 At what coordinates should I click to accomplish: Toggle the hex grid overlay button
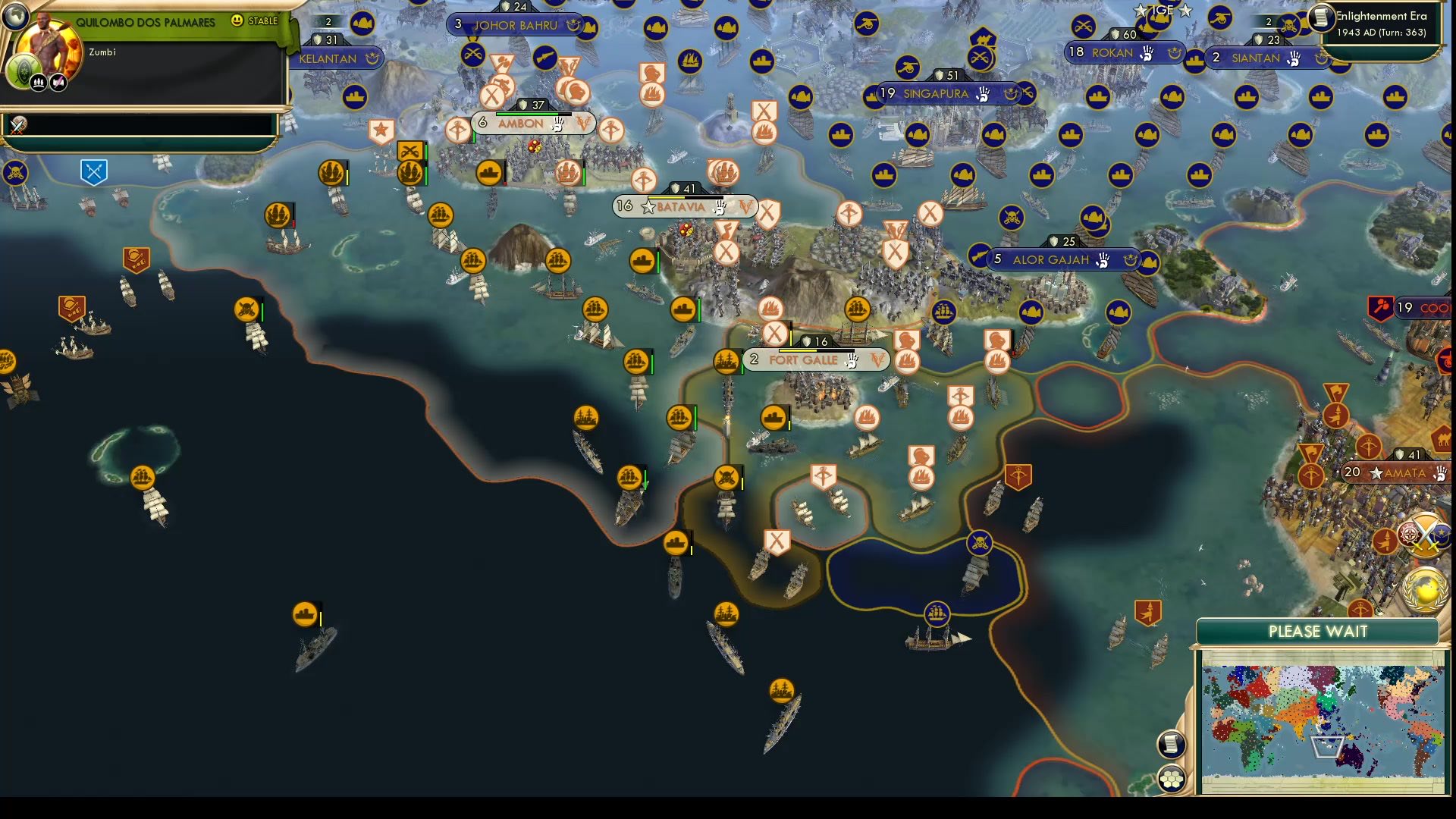[x=1171, y=778]
